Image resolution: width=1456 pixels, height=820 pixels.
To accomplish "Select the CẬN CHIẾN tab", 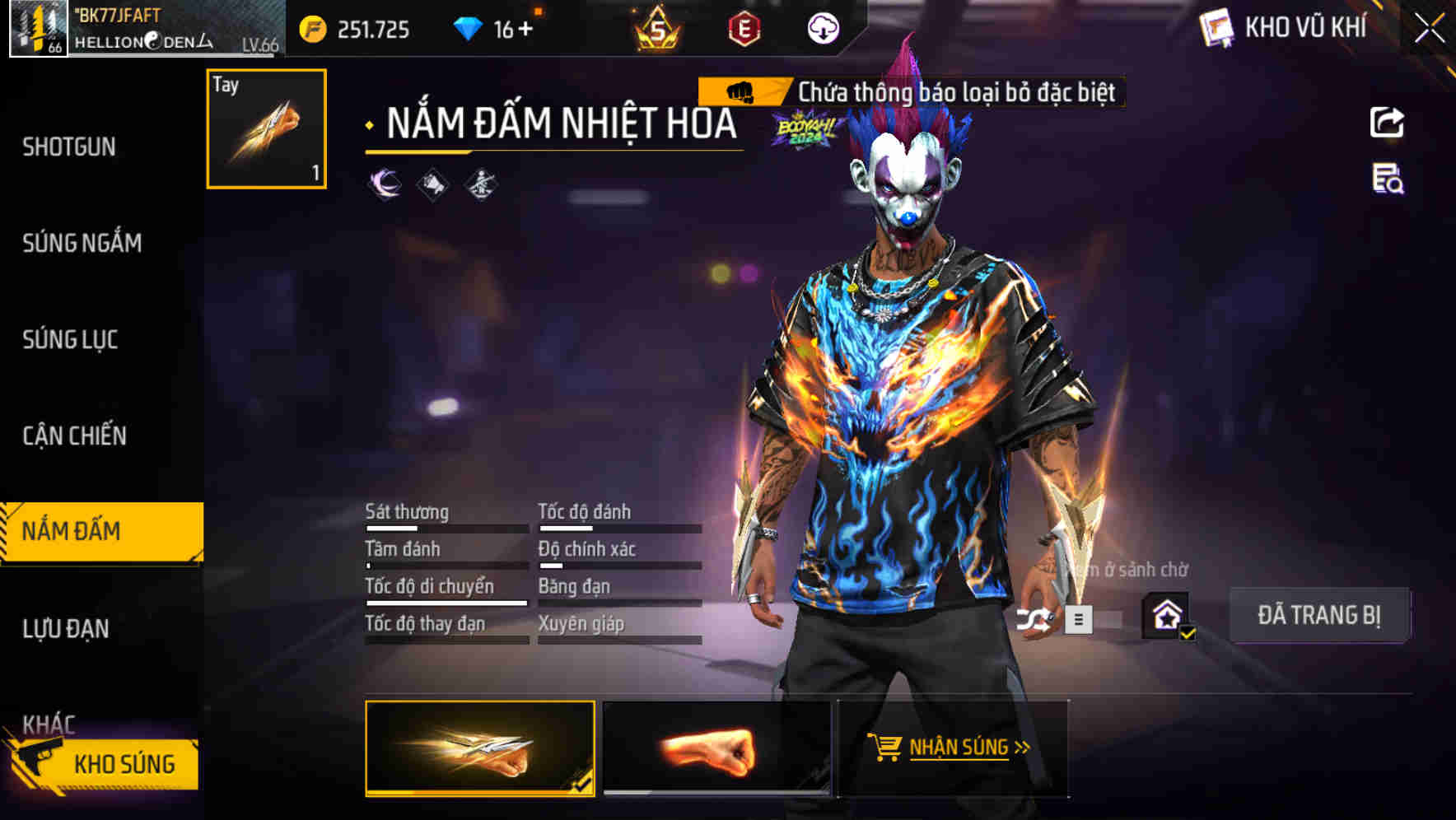I will click(x=74, y=436).
